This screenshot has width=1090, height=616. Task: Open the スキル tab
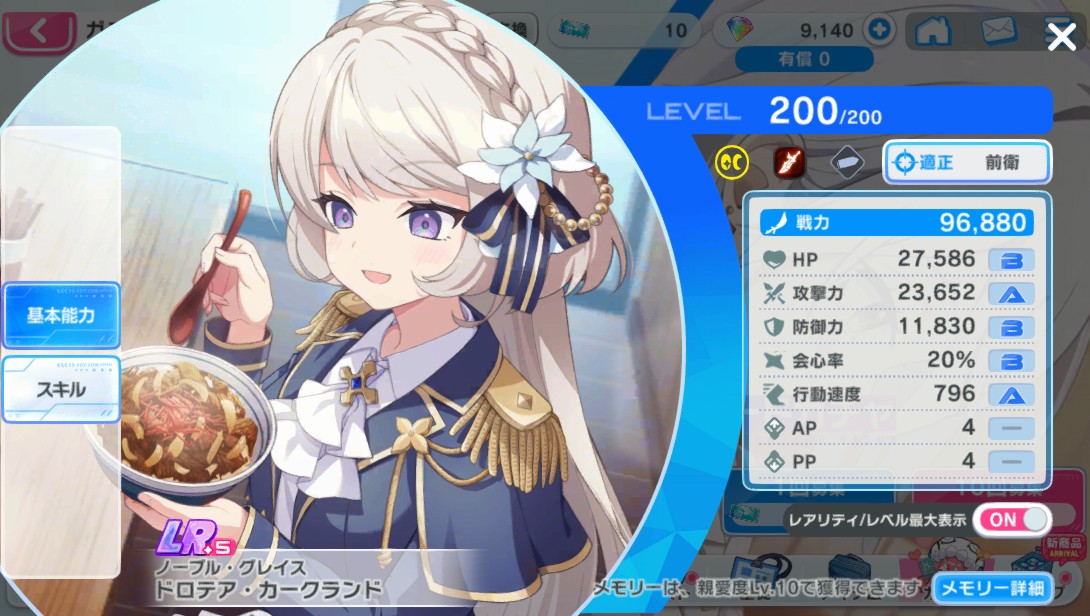click(x=61, y=389)
